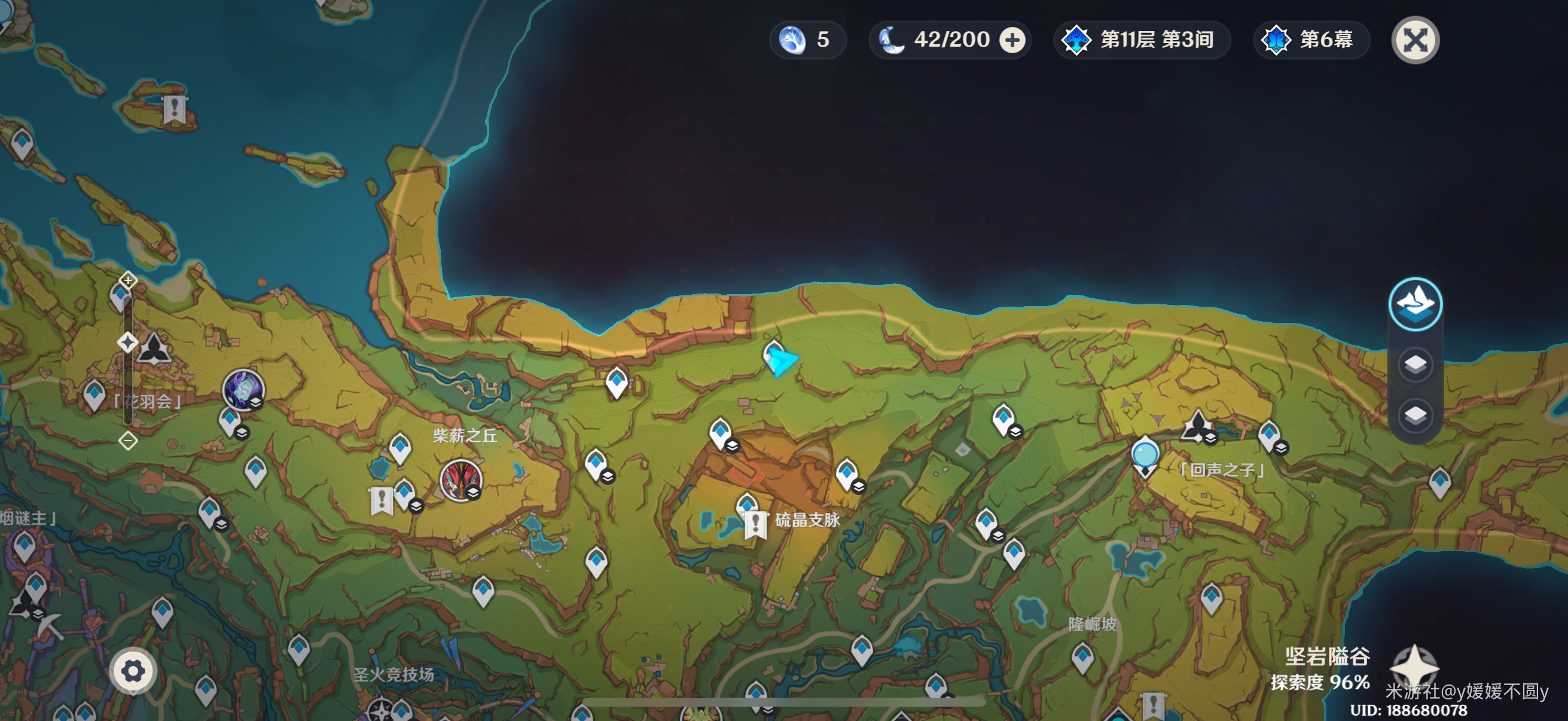
Task: Close the map with the X button
Action: (x=1415, y=40)
